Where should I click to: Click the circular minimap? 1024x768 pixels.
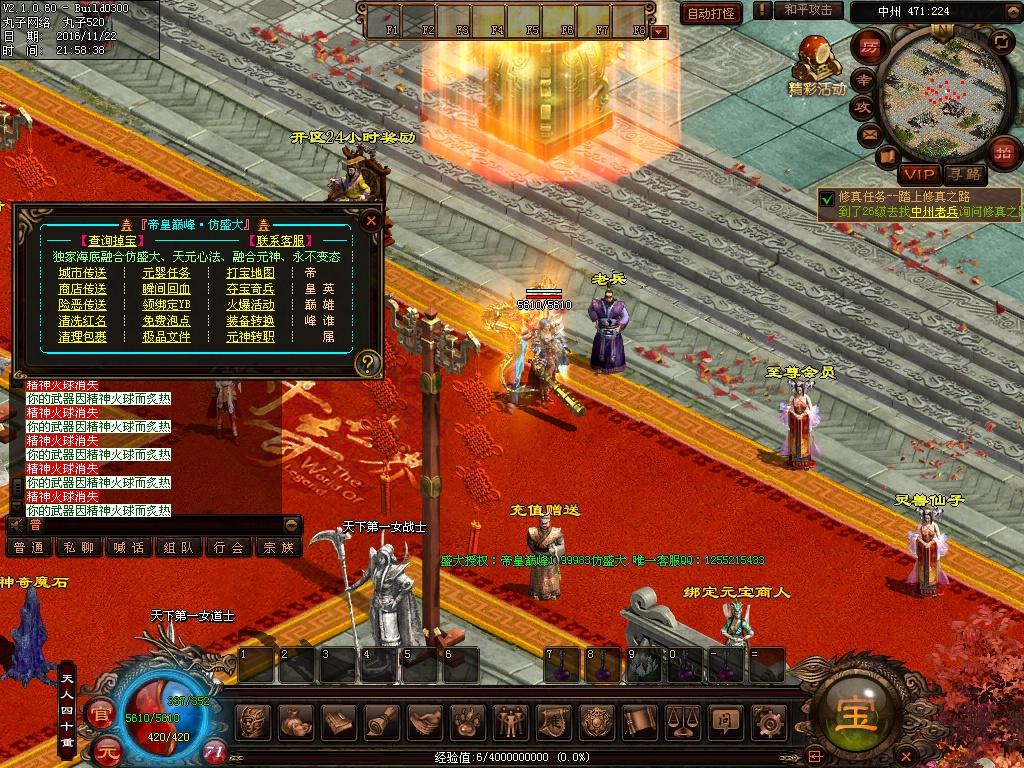pyautogui.click(x=935, y=91)
